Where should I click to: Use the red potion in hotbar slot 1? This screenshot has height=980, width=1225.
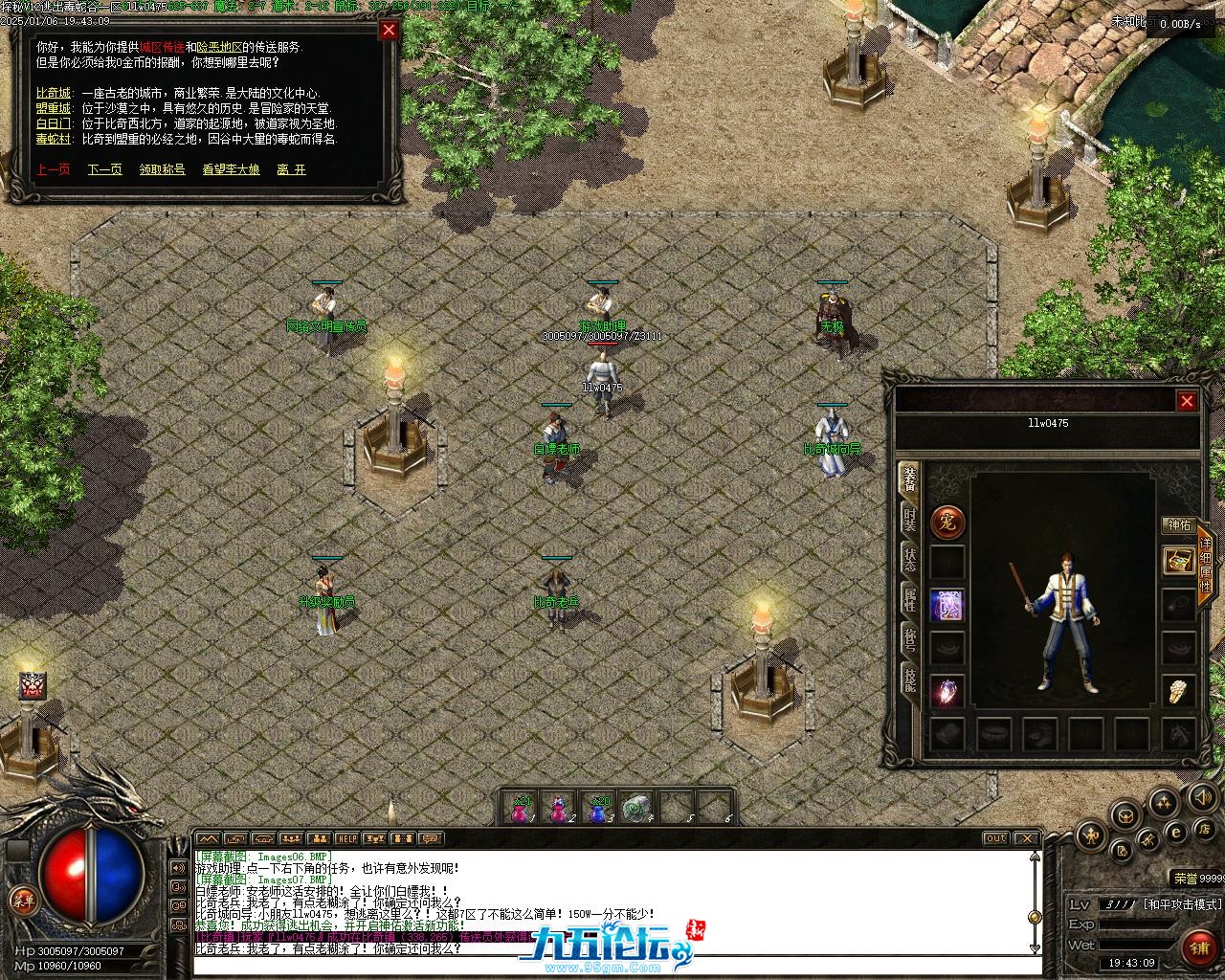[522, 810]
